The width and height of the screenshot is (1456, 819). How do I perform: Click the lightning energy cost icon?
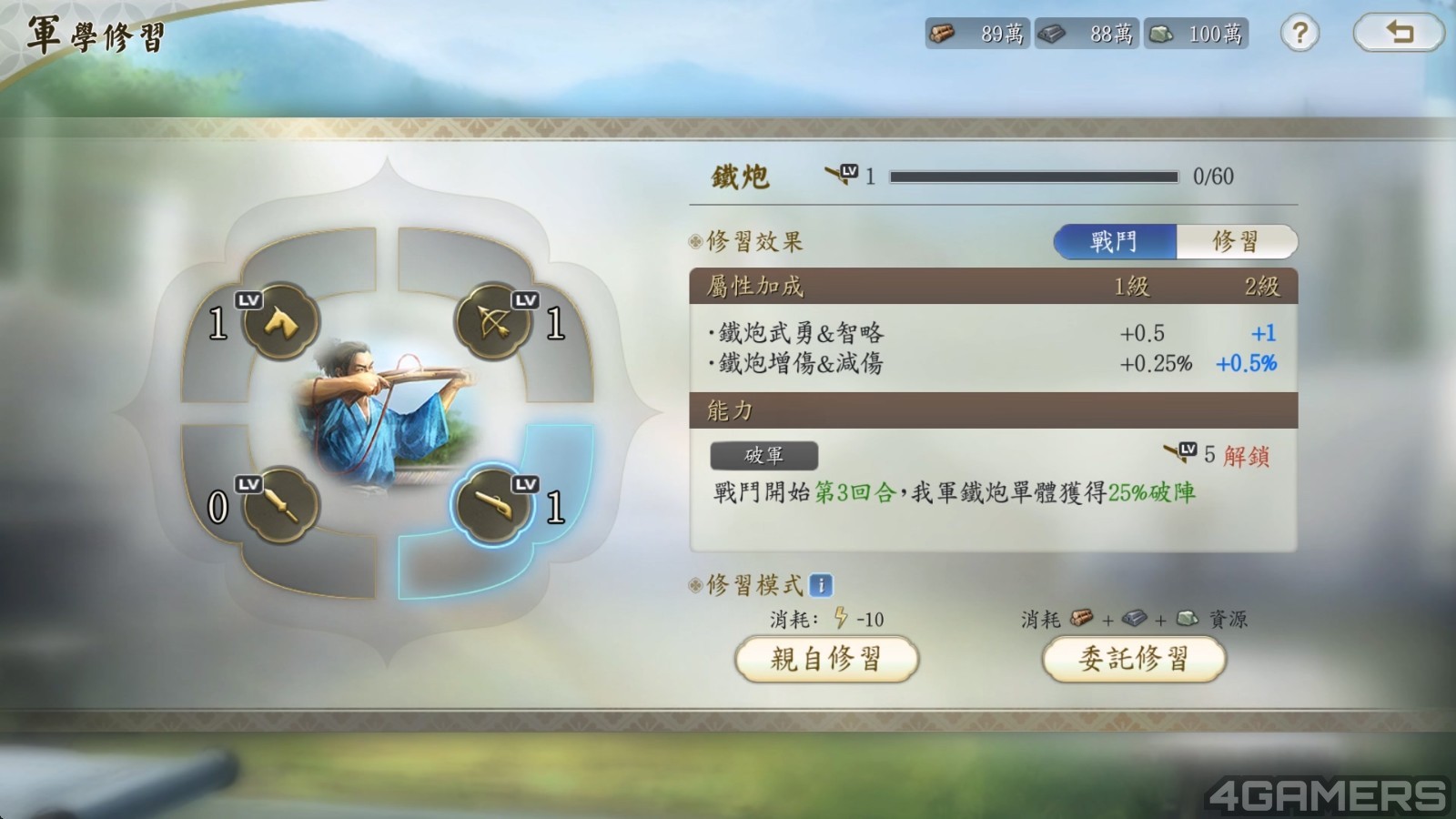click(843, 619)
